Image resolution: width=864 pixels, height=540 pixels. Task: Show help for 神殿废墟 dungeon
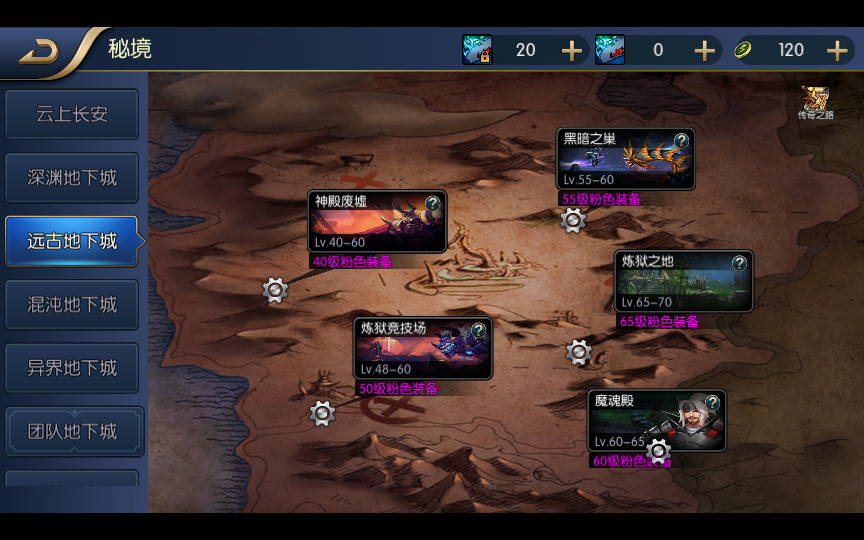pyautogui.click(x=432, y=203)
